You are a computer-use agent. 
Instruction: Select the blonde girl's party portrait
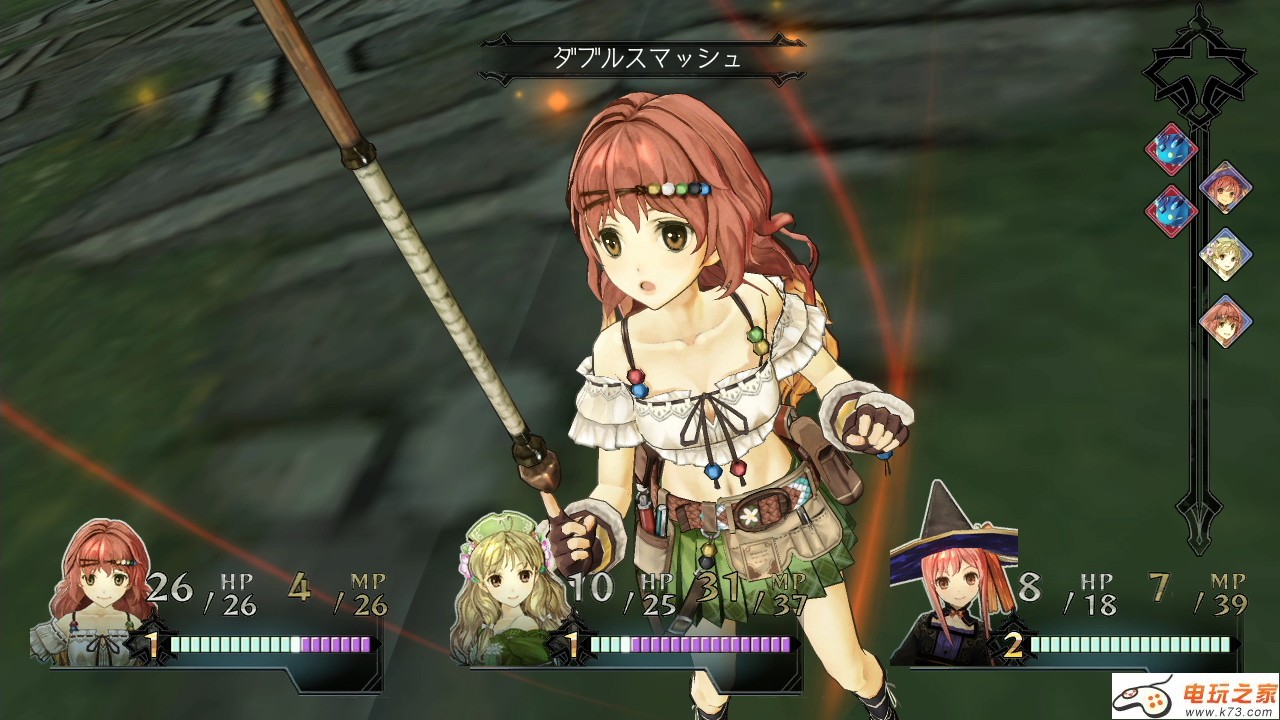pos(507,600)
